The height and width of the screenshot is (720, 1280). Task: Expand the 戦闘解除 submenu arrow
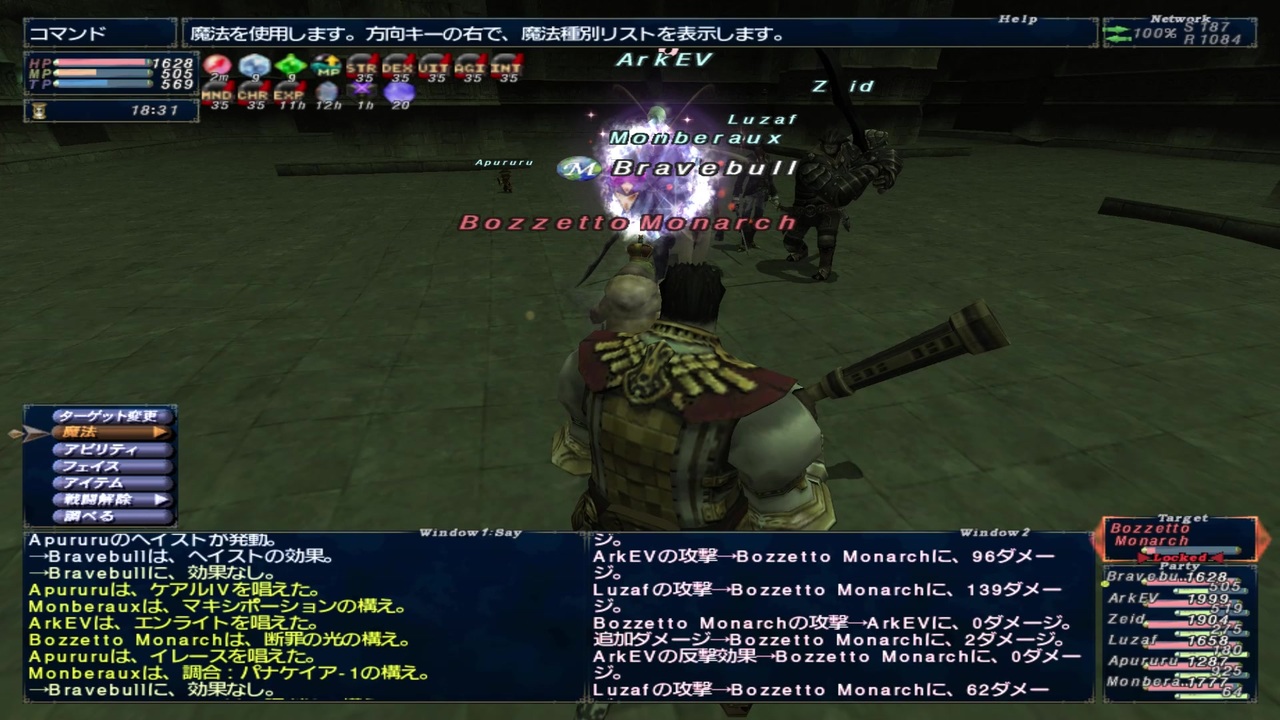[160, 499]
